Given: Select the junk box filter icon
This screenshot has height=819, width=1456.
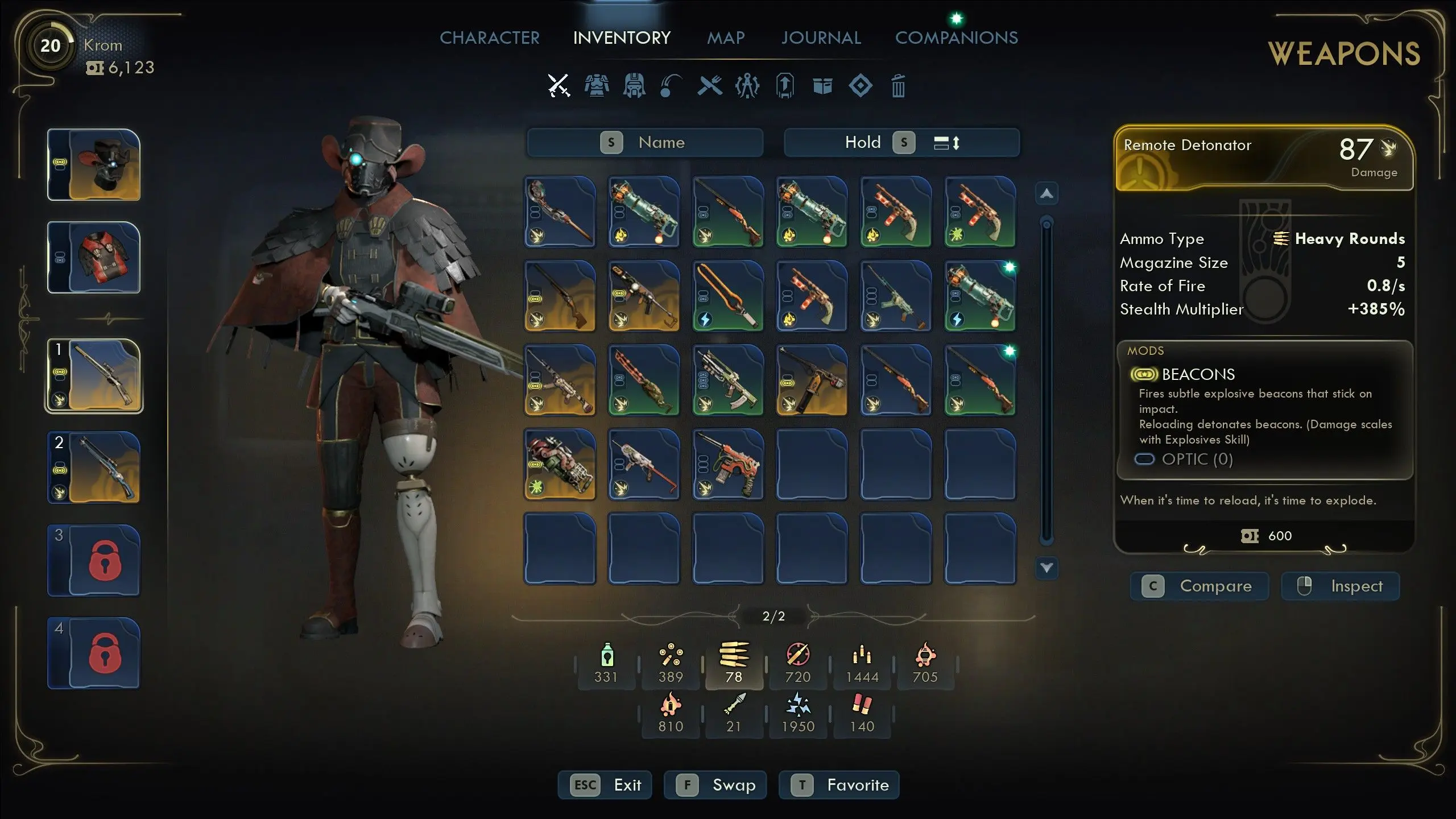Looking at the screenshot, I should [x=823, y=85].
